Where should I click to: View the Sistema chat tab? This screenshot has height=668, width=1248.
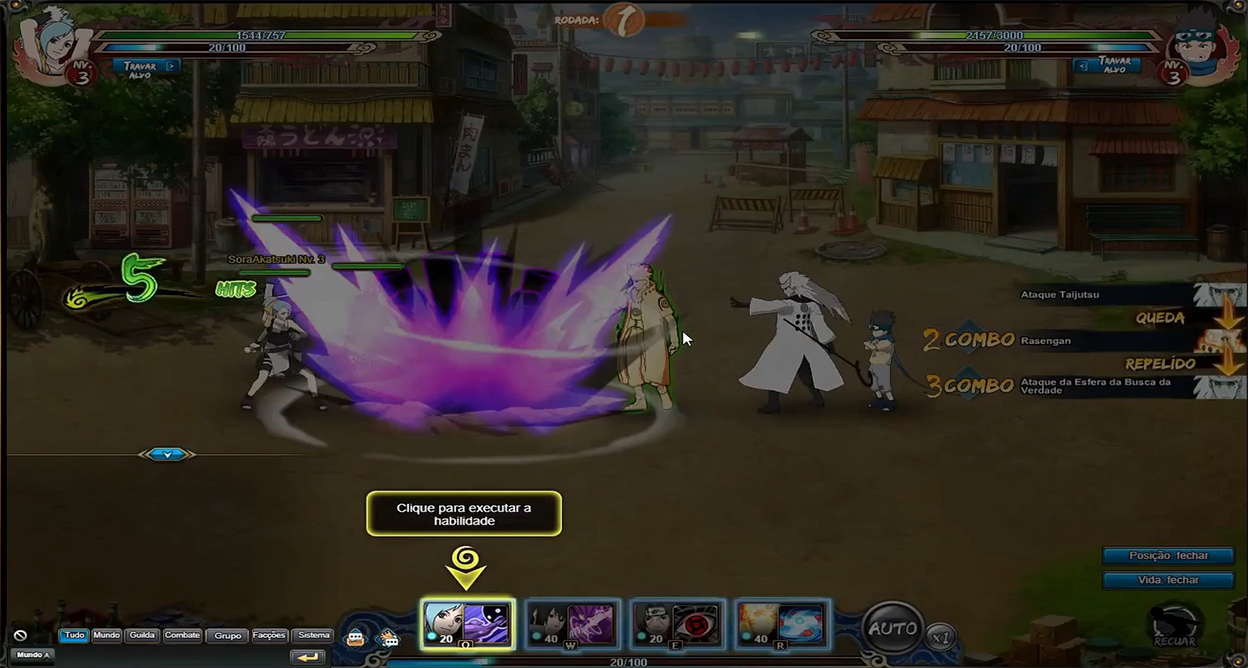coord(313,635)
